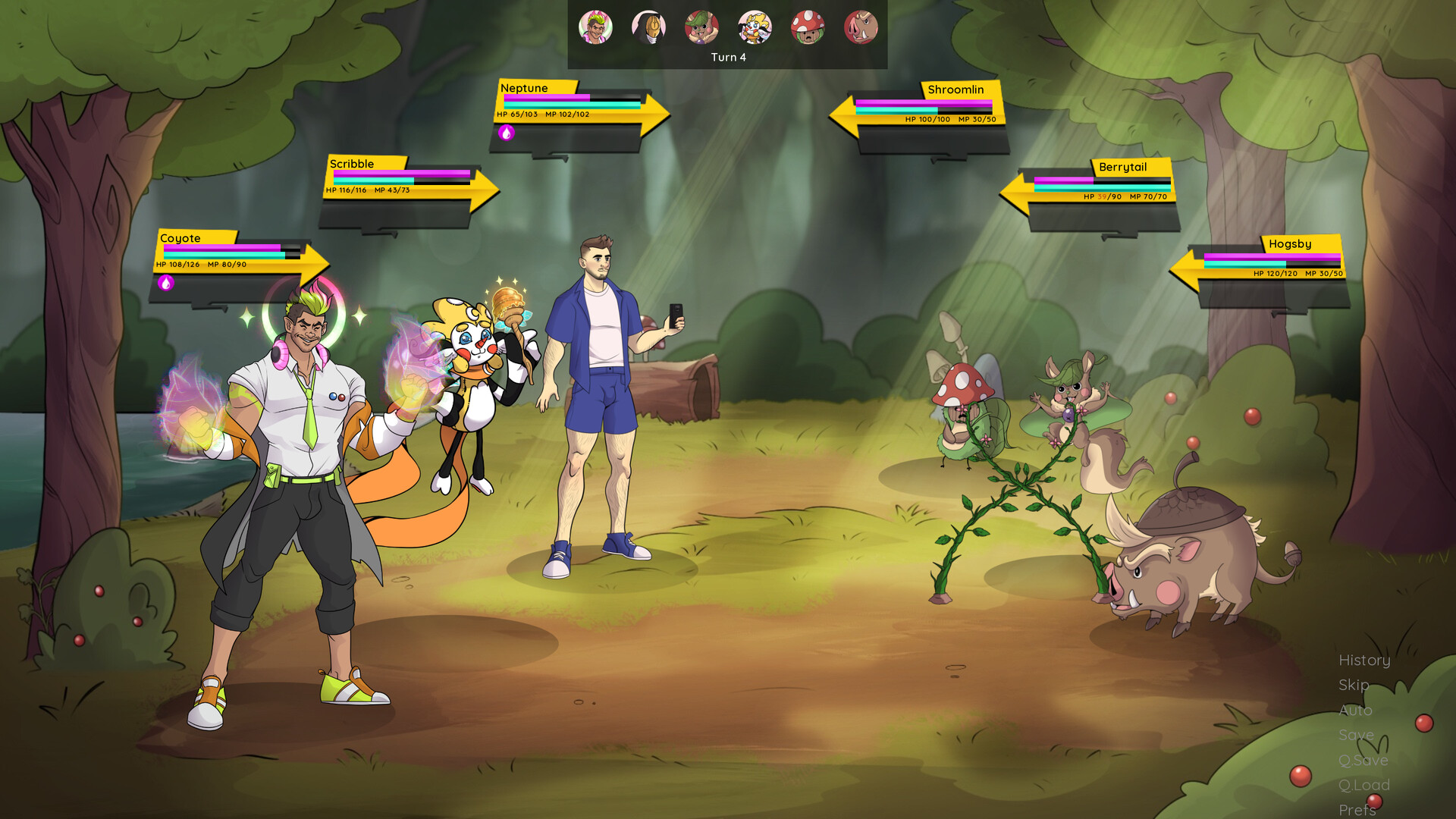Click the droplet status icon under Neptune's nameplate
Screen dimensions: 1456x819
click(x=507, y=133)
